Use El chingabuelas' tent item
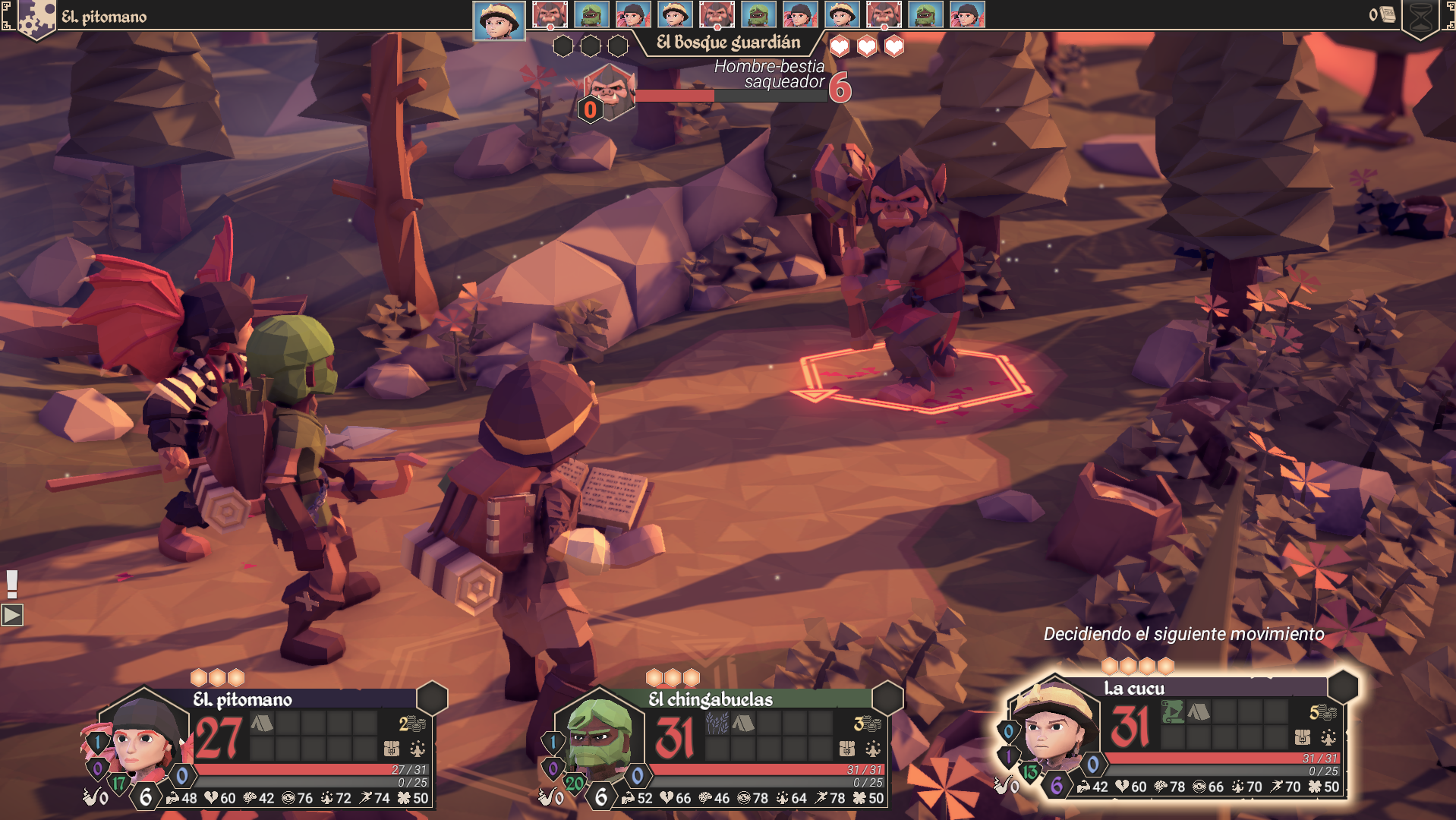 coord(743,723)
